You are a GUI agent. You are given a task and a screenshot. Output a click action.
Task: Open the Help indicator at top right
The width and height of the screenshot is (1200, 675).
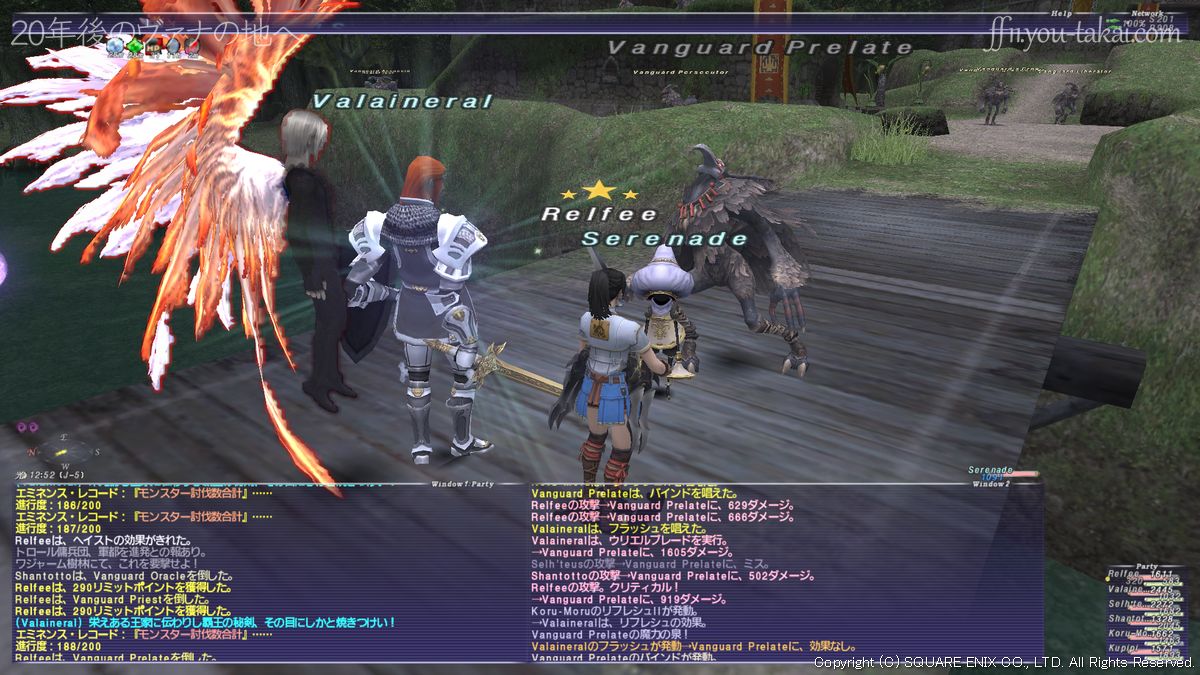1061,14
